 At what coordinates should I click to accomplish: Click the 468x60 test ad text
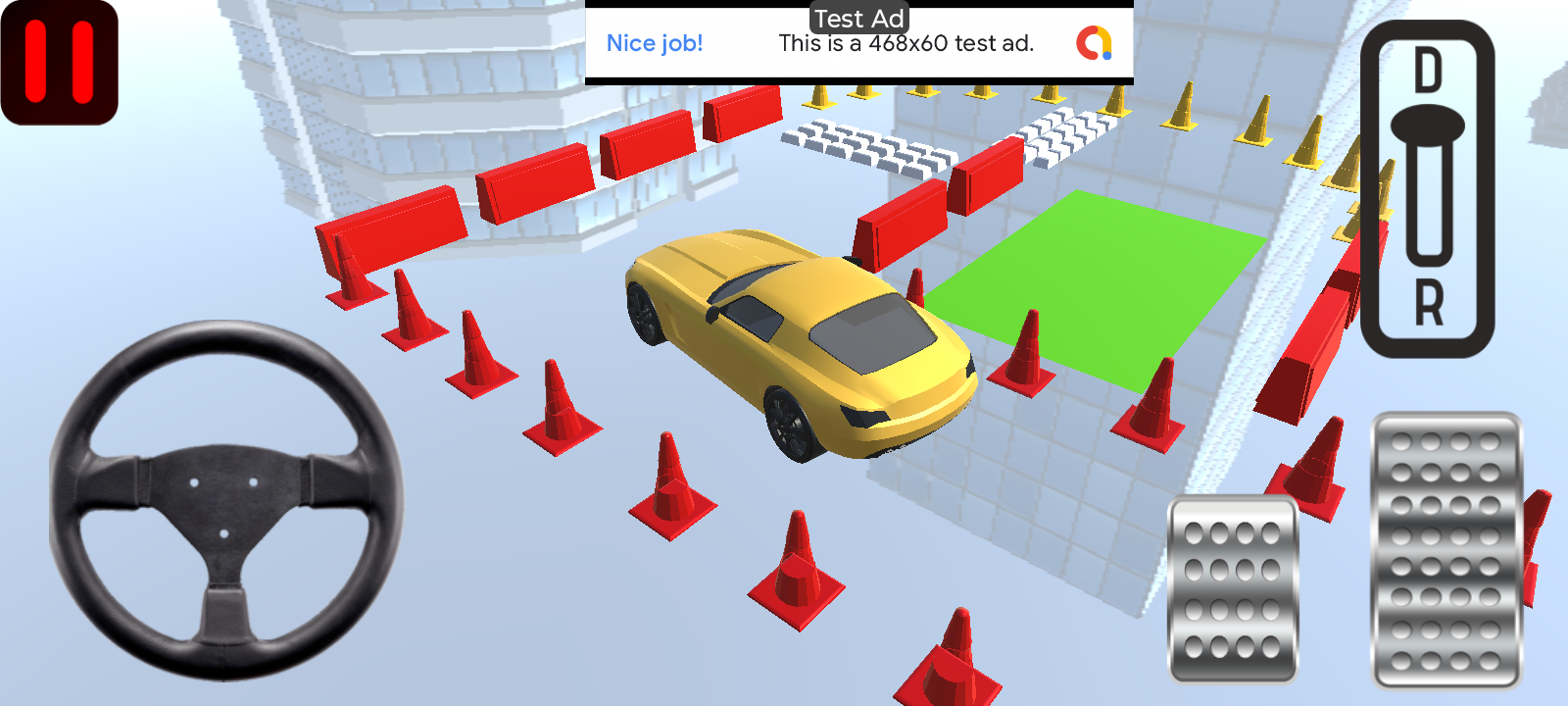coord(906,43)
